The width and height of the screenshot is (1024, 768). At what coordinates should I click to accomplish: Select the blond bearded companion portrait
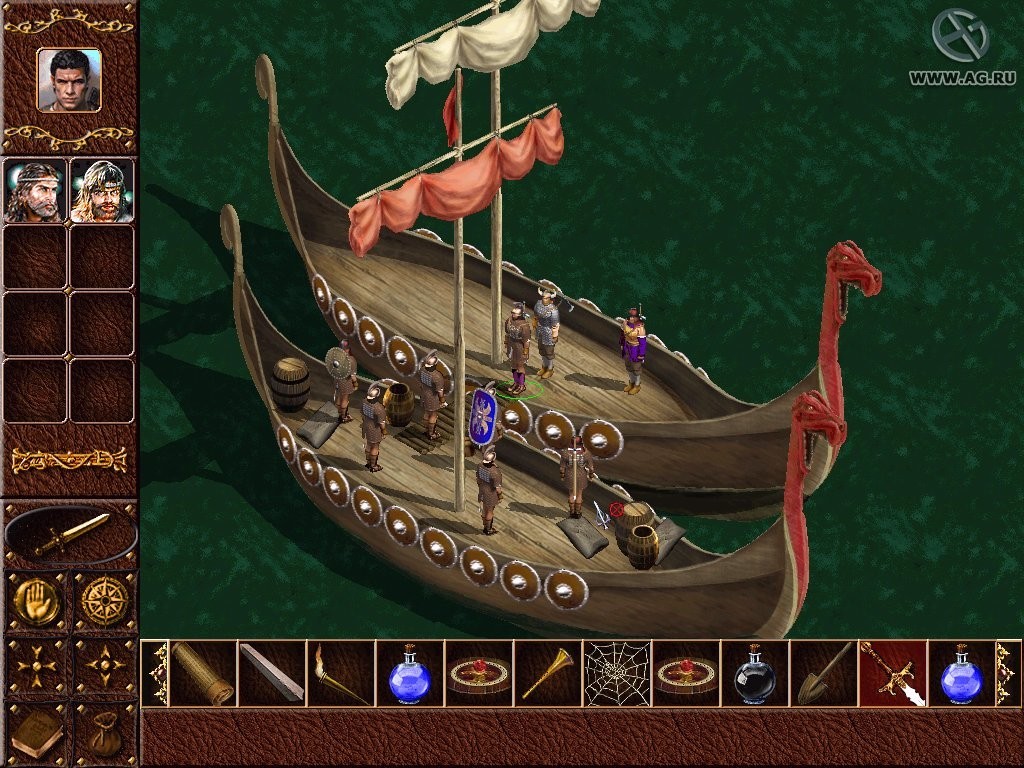tap(101, 190)
